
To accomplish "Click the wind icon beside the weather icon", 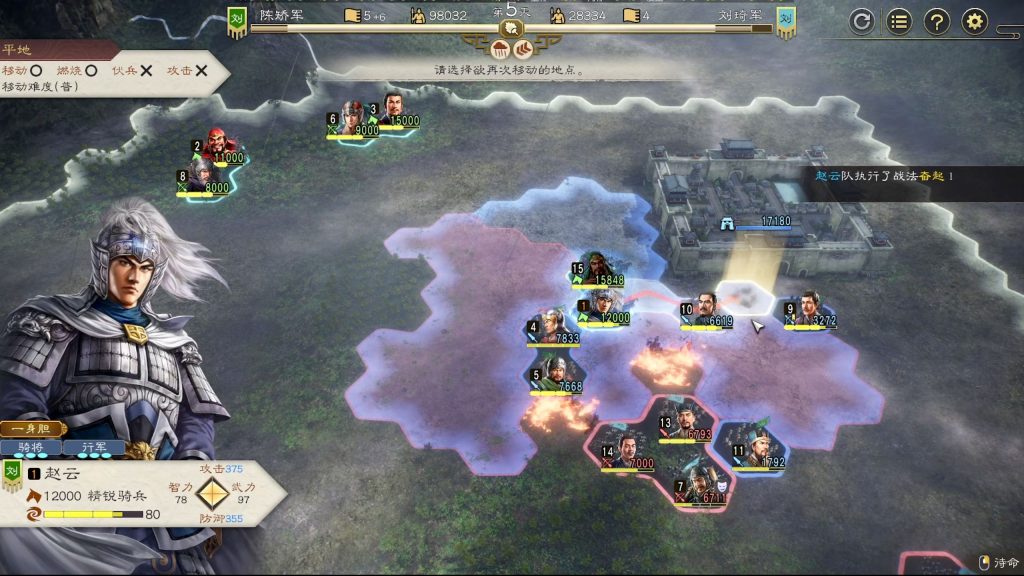I will (x=522, y=48).
